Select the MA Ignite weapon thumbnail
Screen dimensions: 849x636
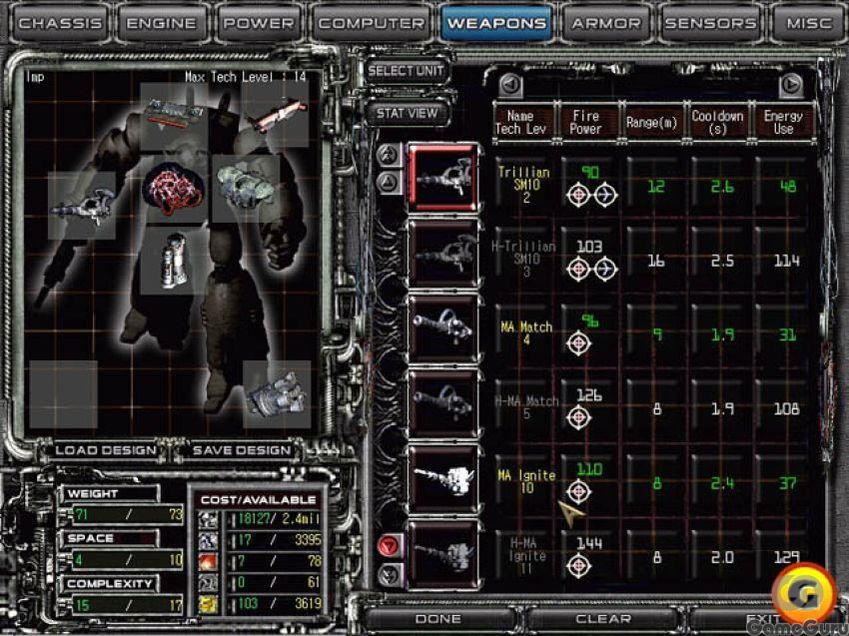[444, 477]
